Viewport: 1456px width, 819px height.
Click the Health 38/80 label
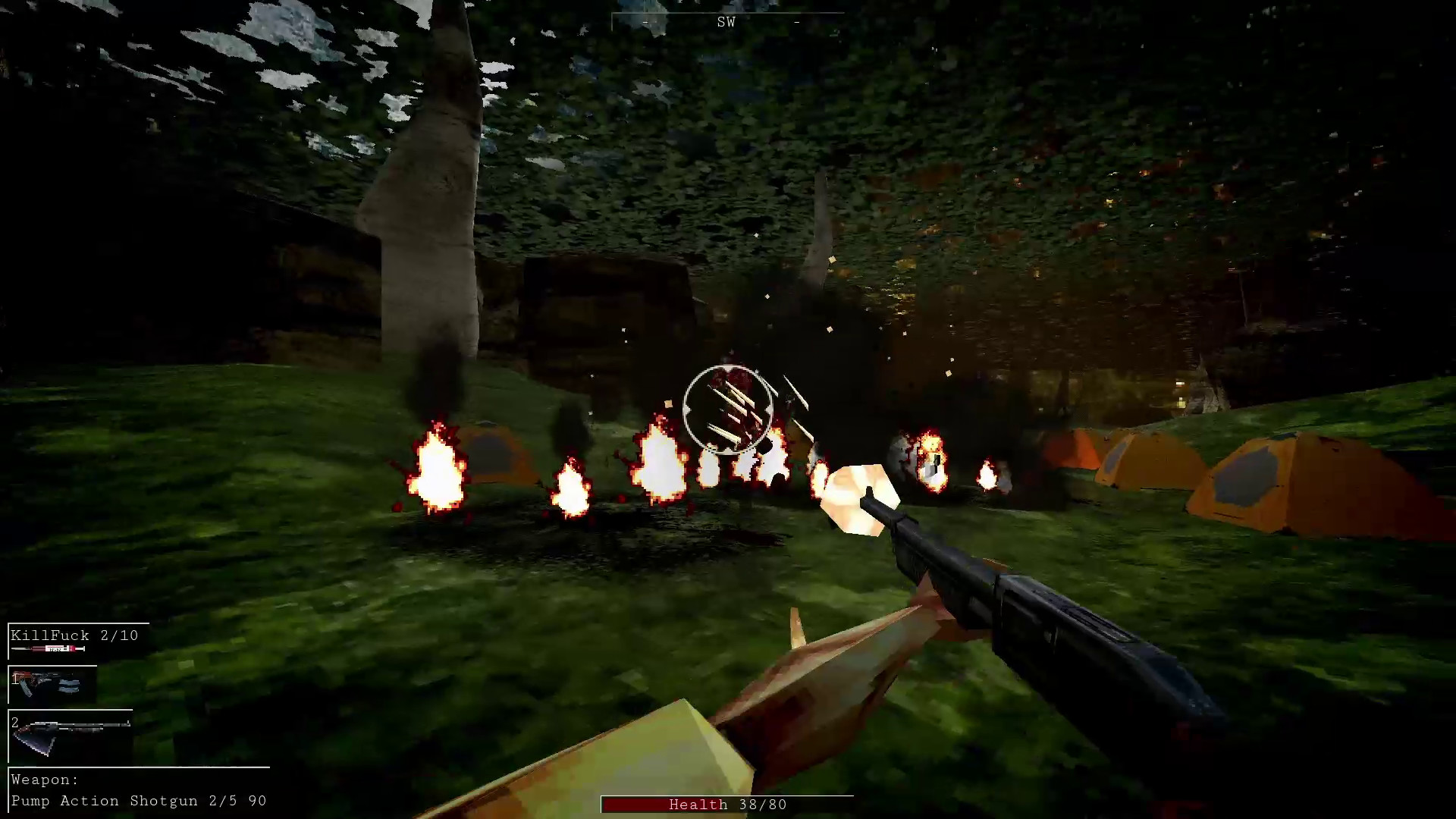(726, 805)
